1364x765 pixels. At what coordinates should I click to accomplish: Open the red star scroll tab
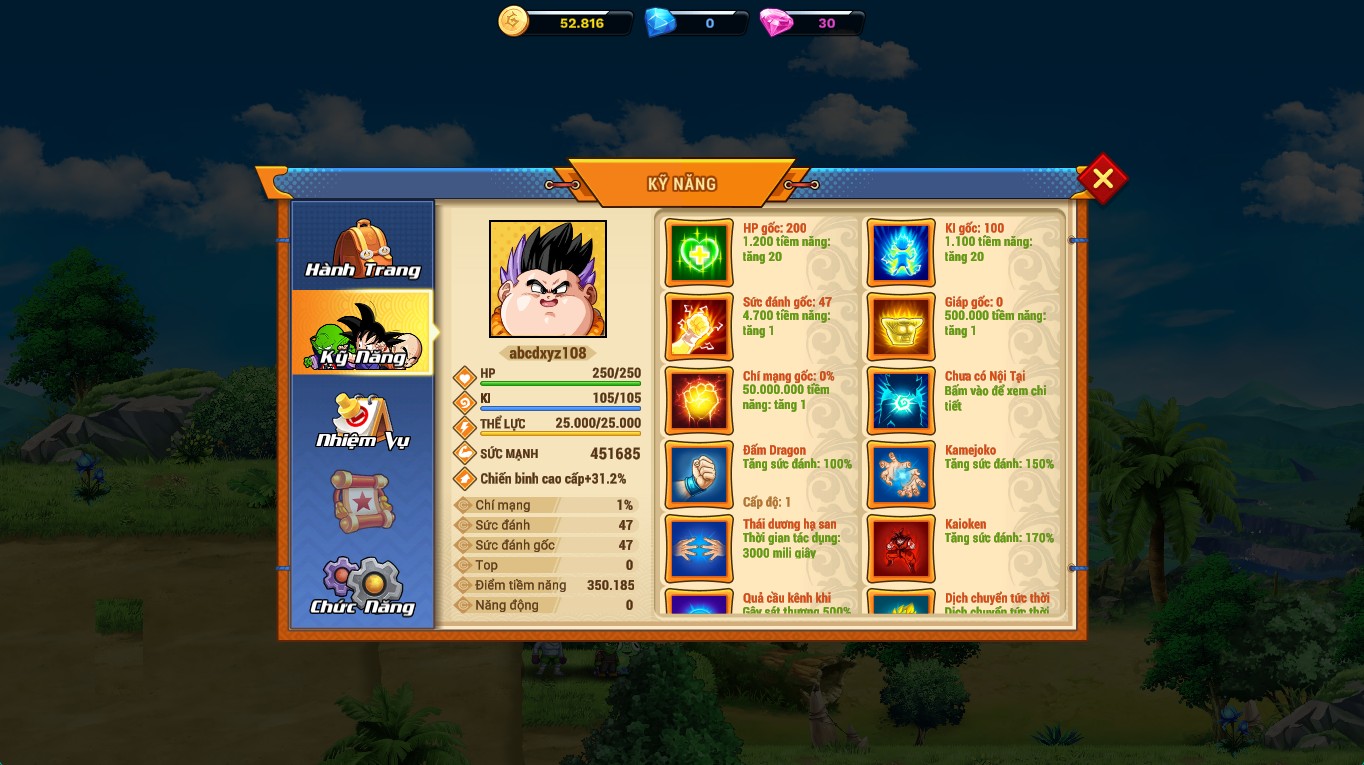pyautogui.click(x=362, y=502)
